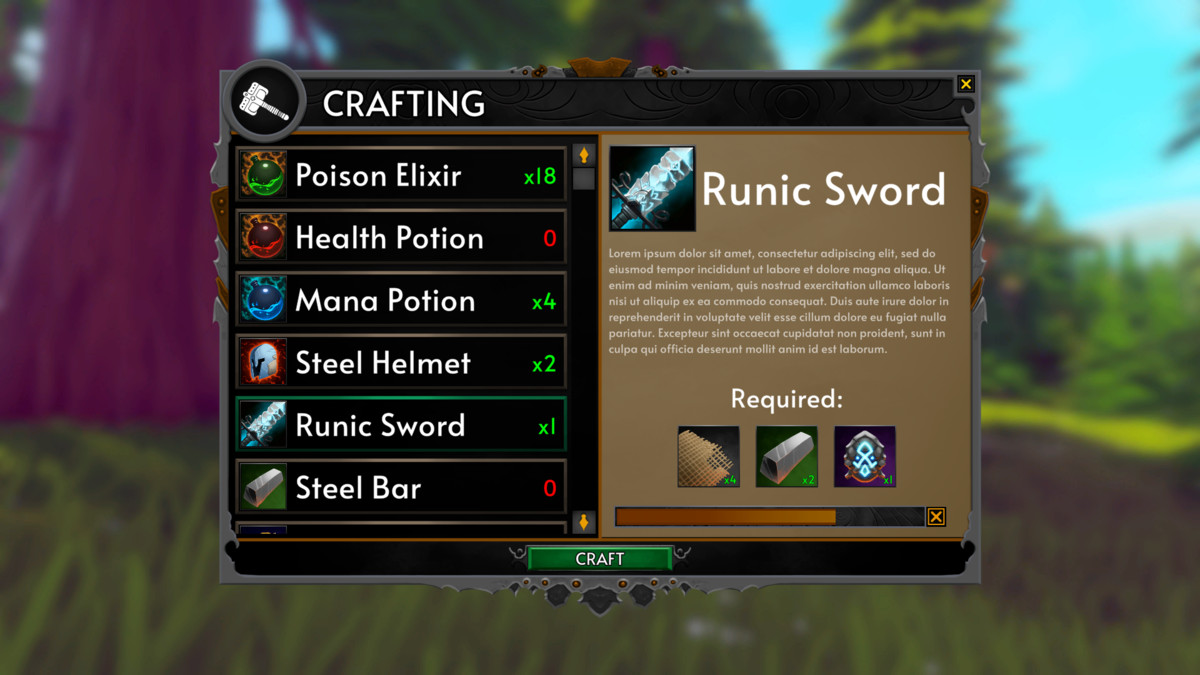1200x675 pixels.
Task: Choose the Steel Bar recipe
Action: pyautogui.click(x=400, y=488)
